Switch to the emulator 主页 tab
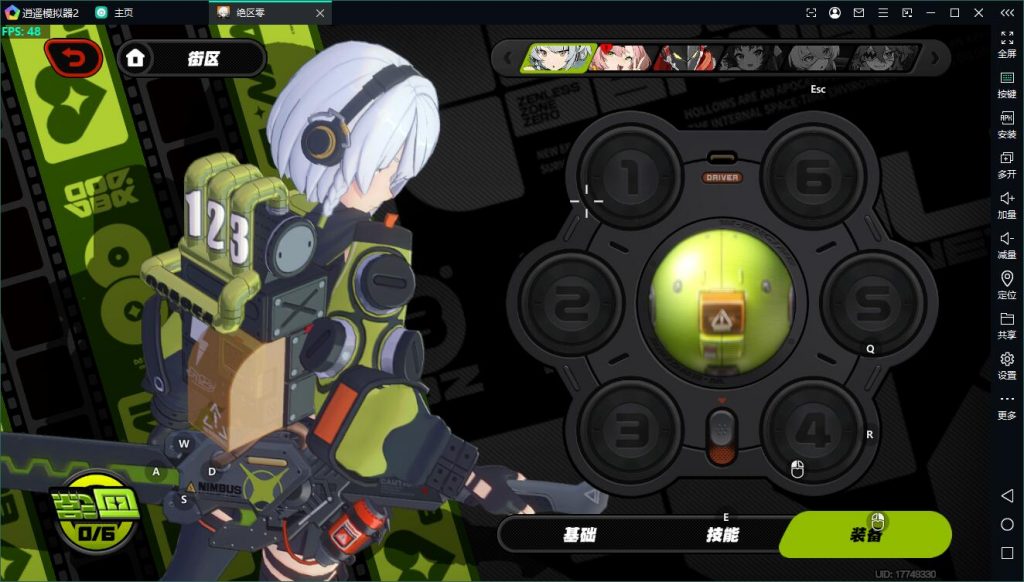 123,12
